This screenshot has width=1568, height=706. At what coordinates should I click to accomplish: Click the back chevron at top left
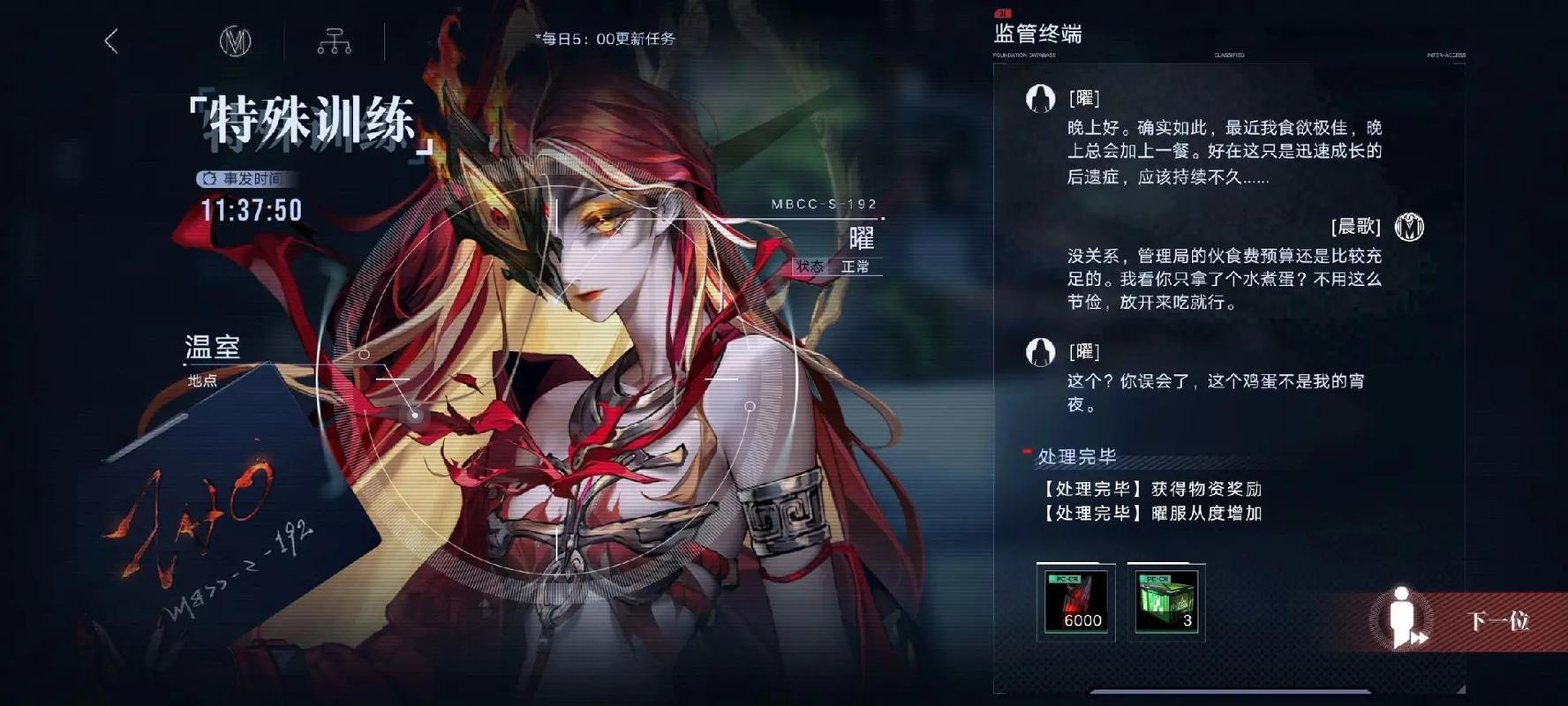(x=109, y=41)
